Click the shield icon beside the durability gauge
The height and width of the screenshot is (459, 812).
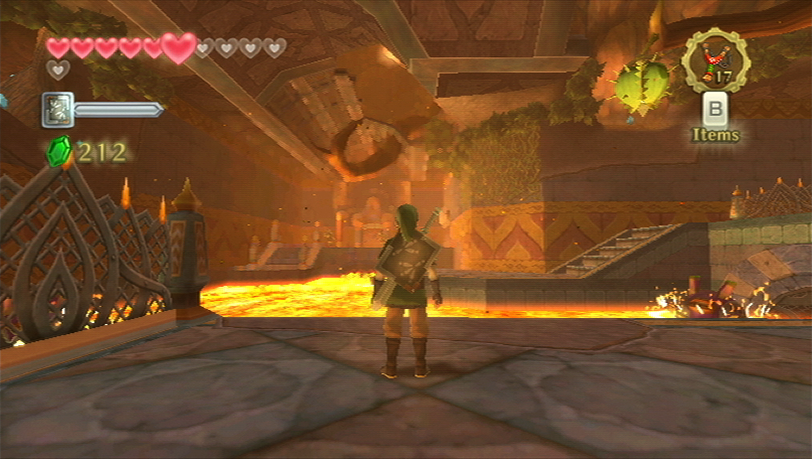[58, 109]
